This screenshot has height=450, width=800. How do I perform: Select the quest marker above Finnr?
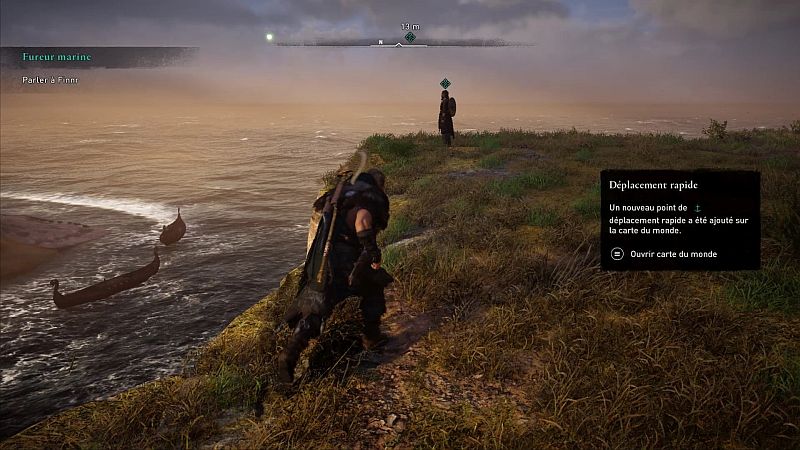pyautogui.click(x=445, y=83)
